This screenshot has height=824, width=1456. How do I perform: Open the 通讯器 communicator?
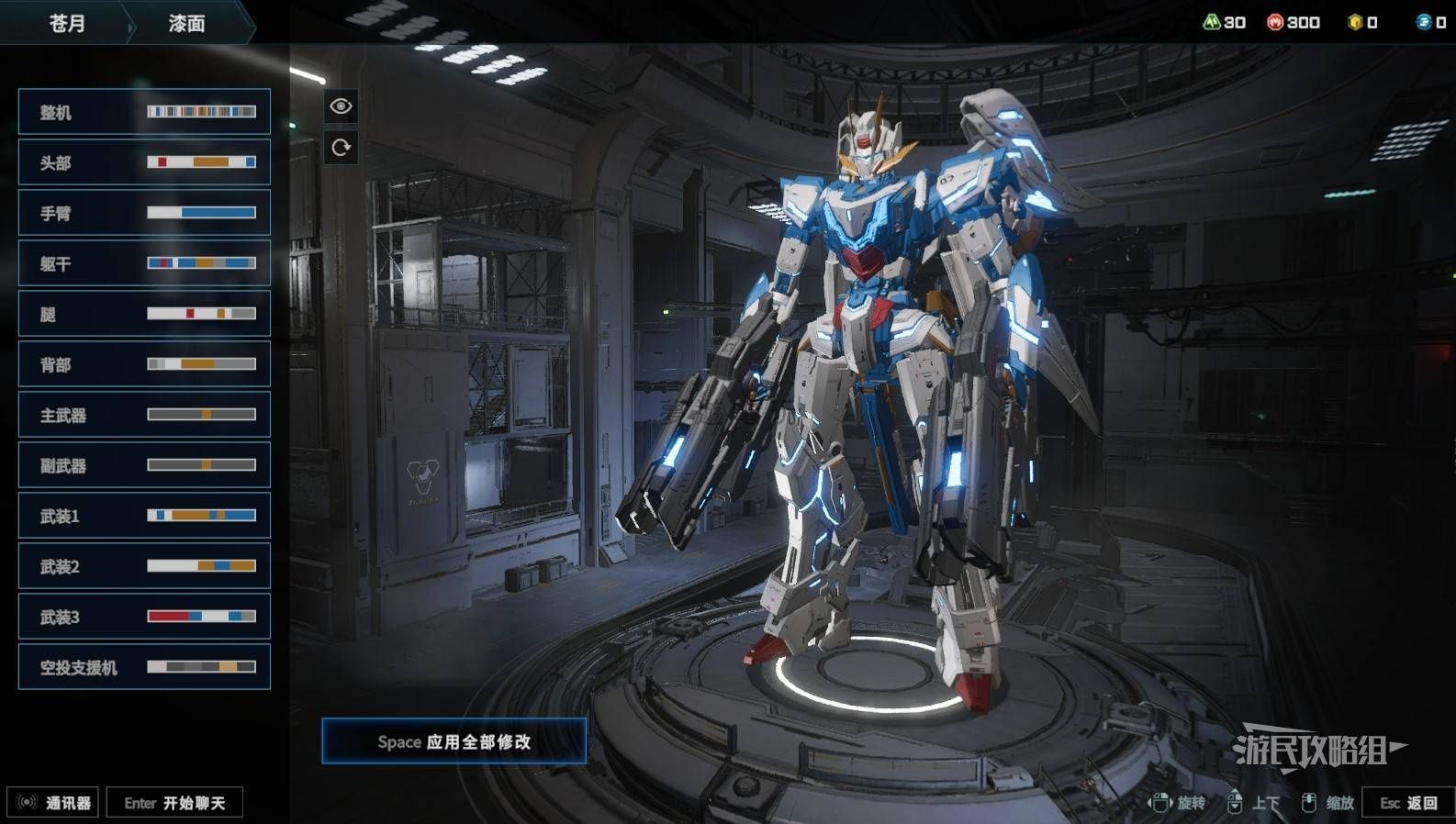pos(53,803)
